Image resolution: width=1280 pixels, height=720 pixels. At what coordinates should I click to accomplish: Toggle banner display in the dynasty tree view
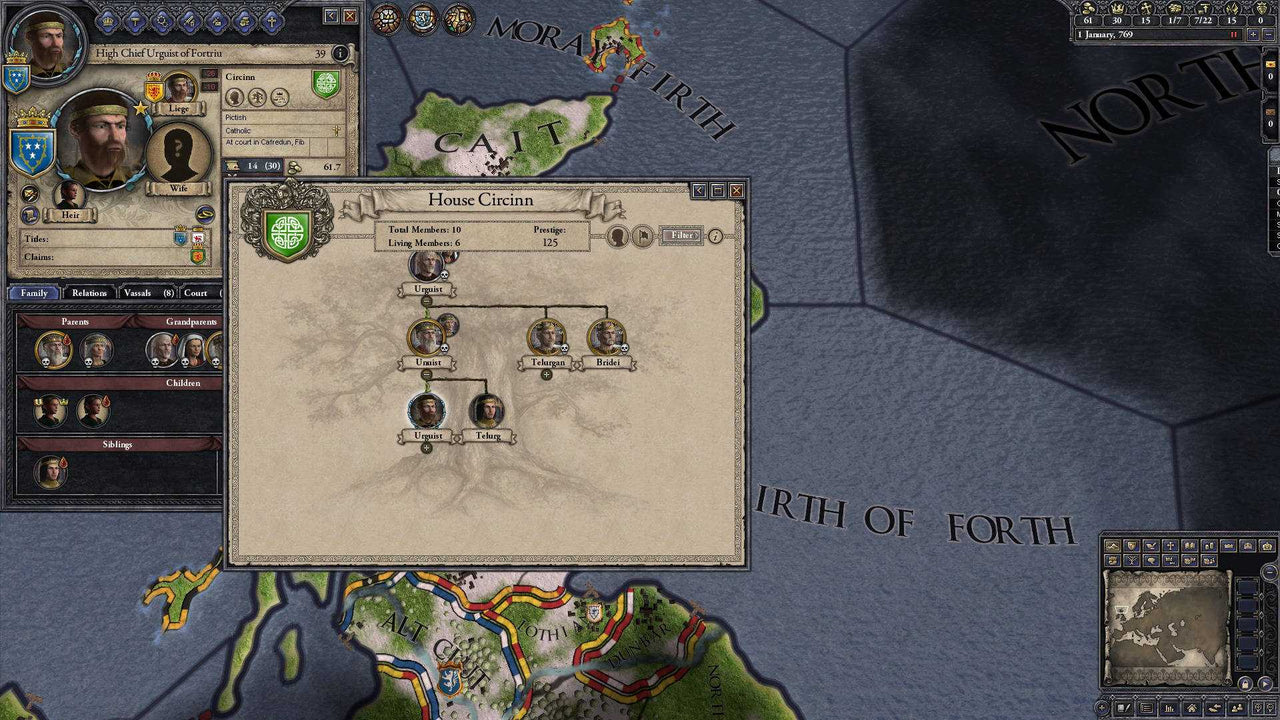coord(643,236)
